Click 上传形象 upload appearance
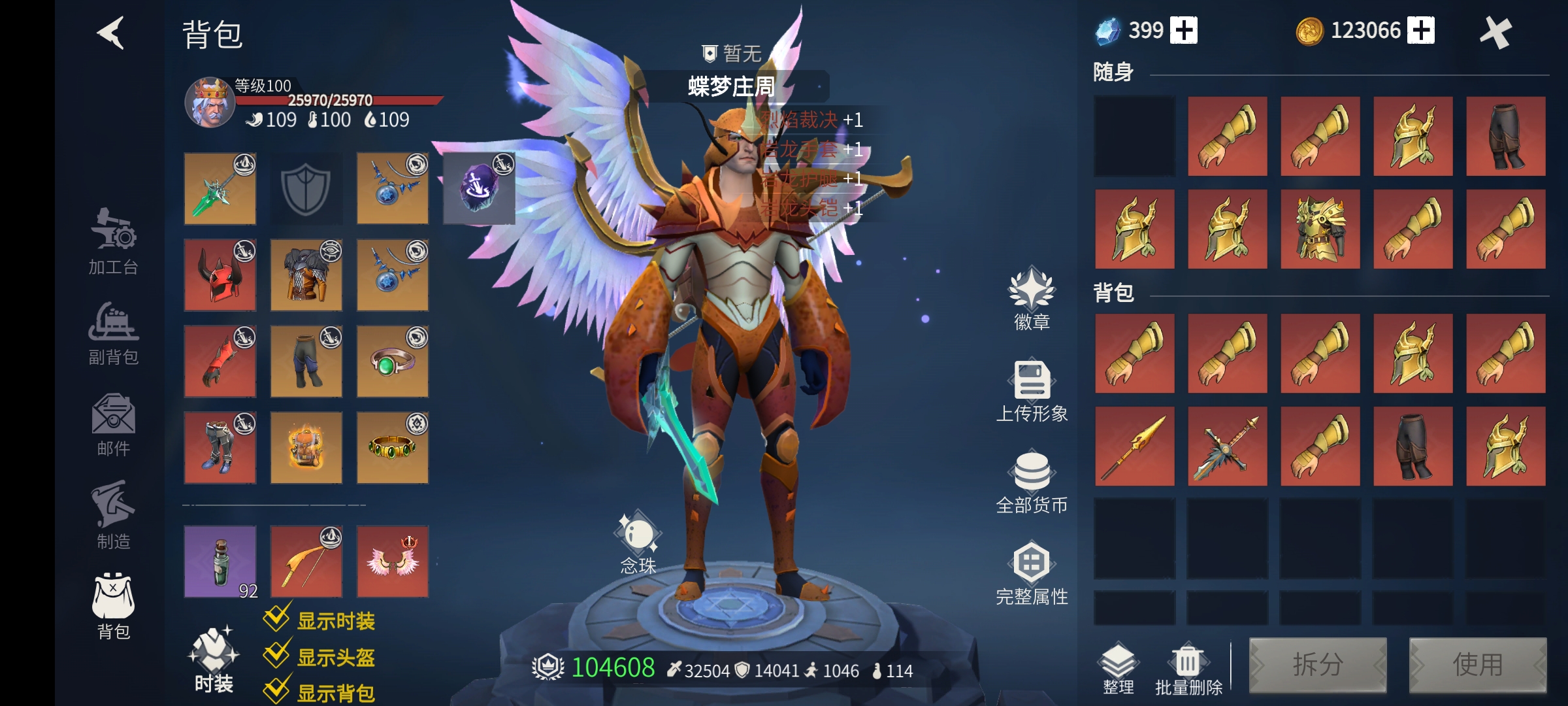 (x=1032, y=390)
